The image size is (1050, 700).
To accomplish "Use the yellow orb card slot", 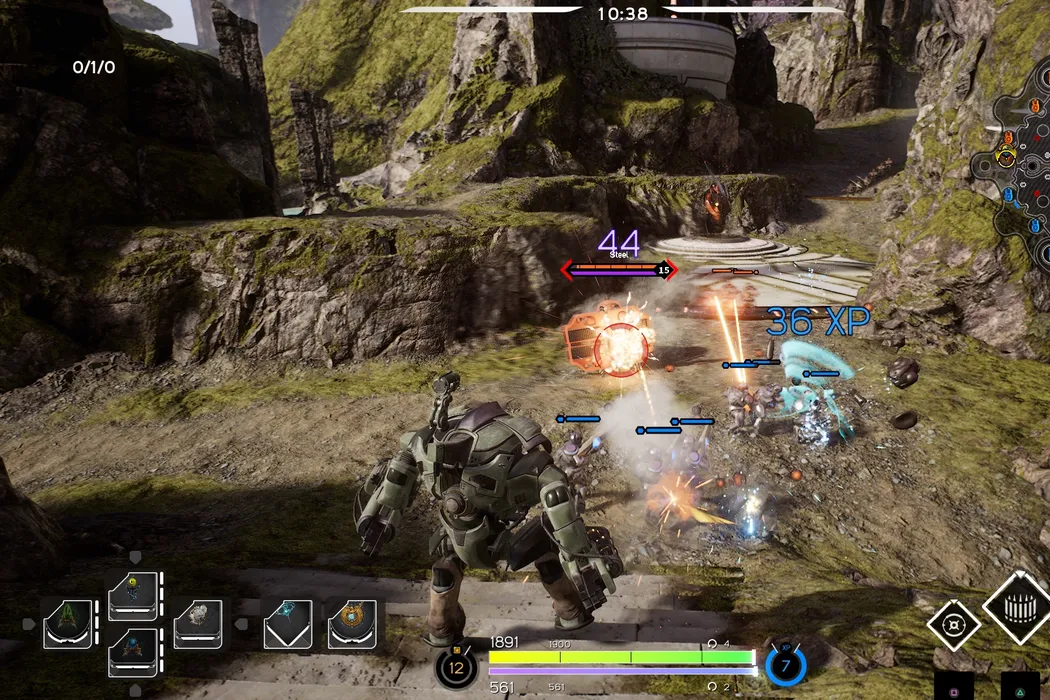I will click(133, 597).
